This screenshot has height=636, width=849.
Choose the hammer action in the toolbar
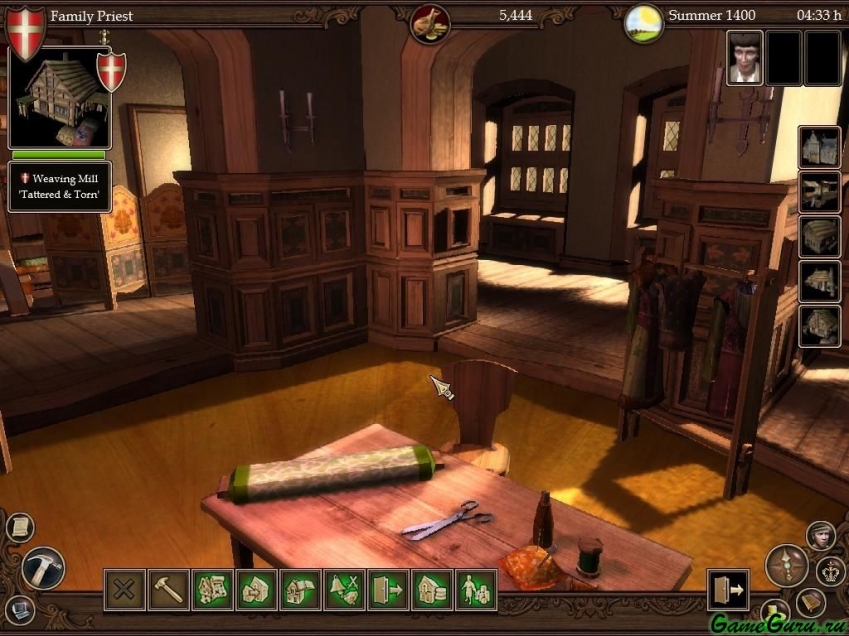[168, 590]
